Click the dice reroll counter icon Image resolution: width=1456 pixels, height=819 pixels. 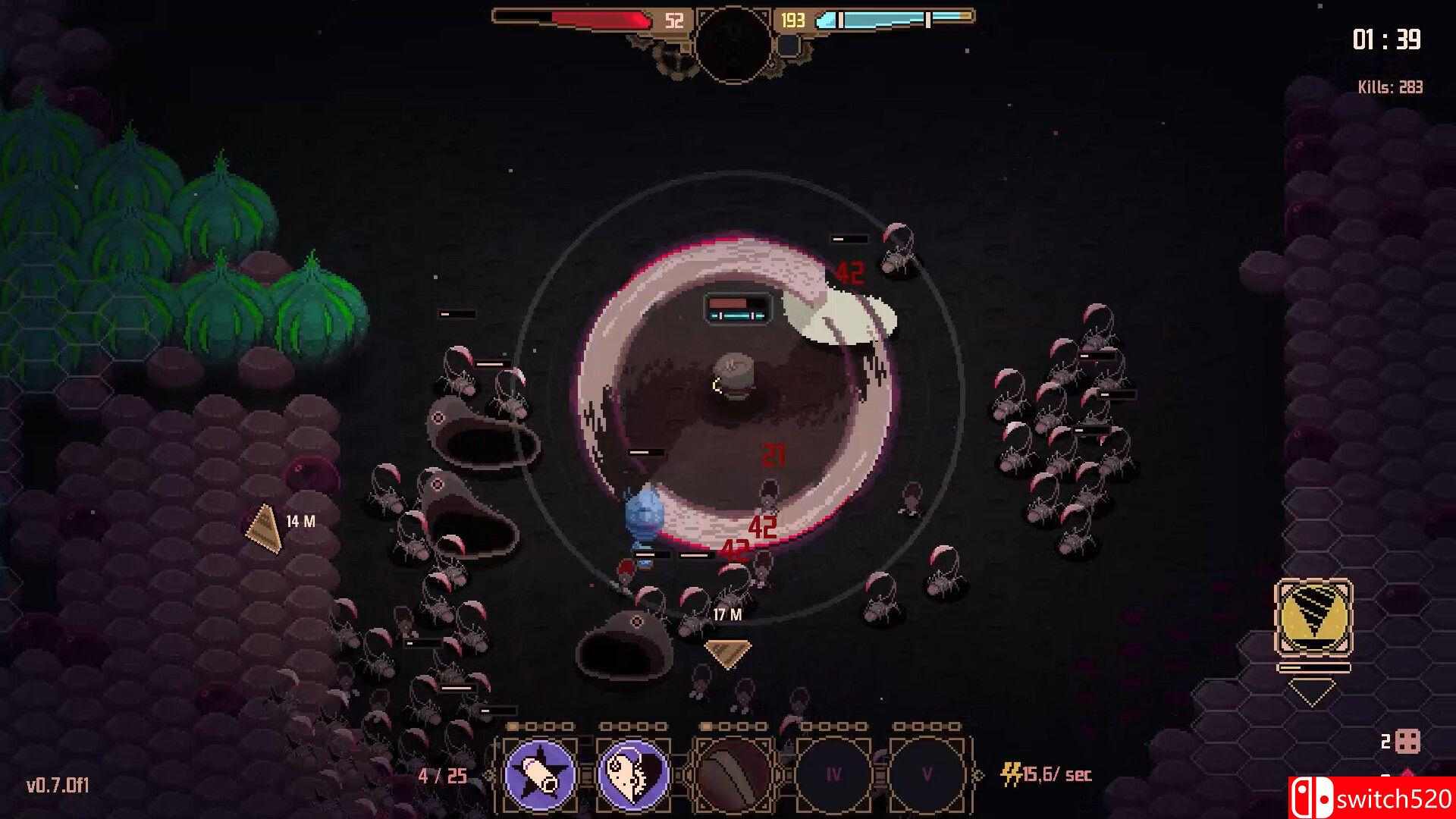point(1407,742)
